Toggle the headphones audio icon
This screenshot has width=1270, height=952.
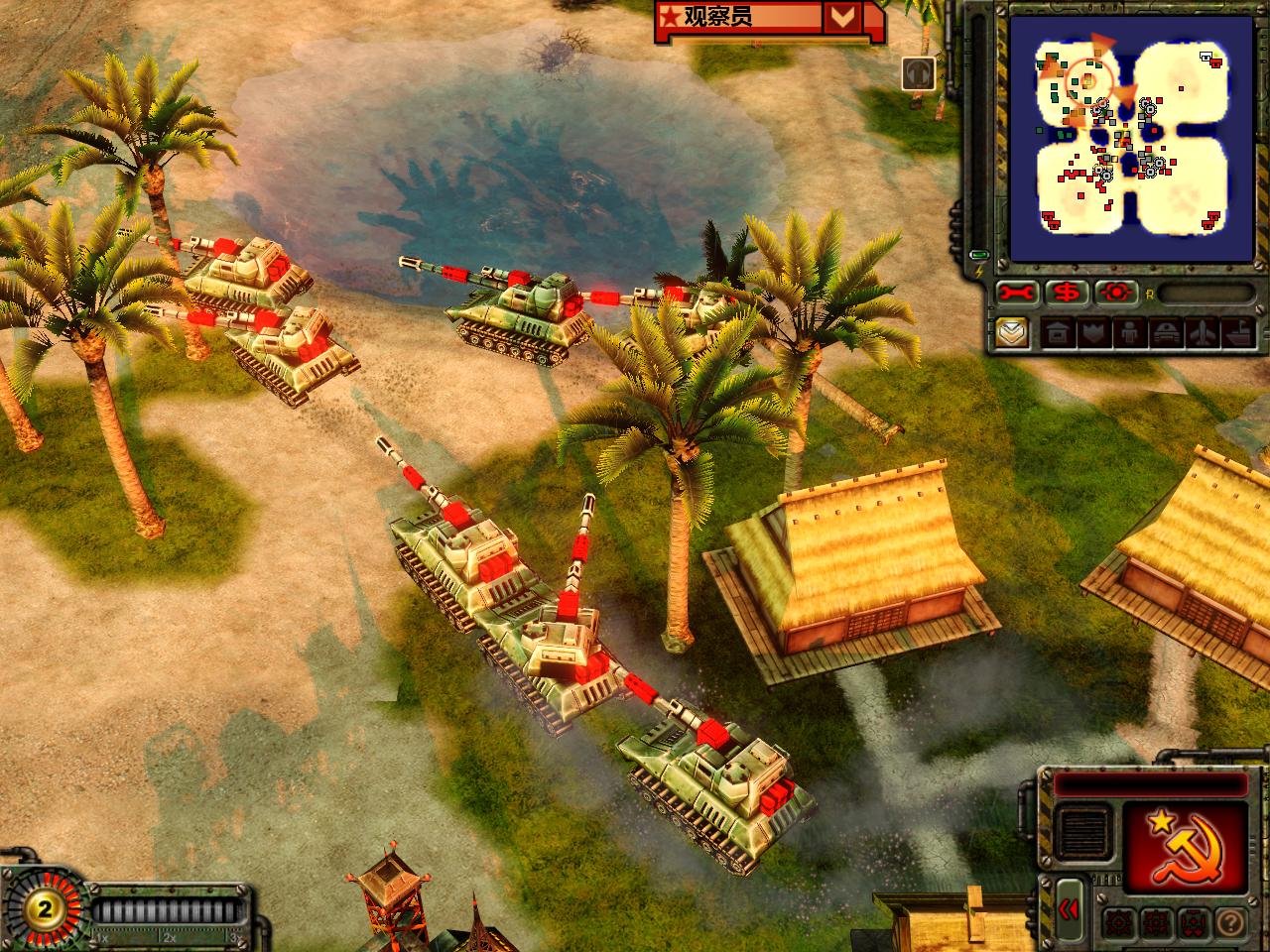tap(919, 73)
